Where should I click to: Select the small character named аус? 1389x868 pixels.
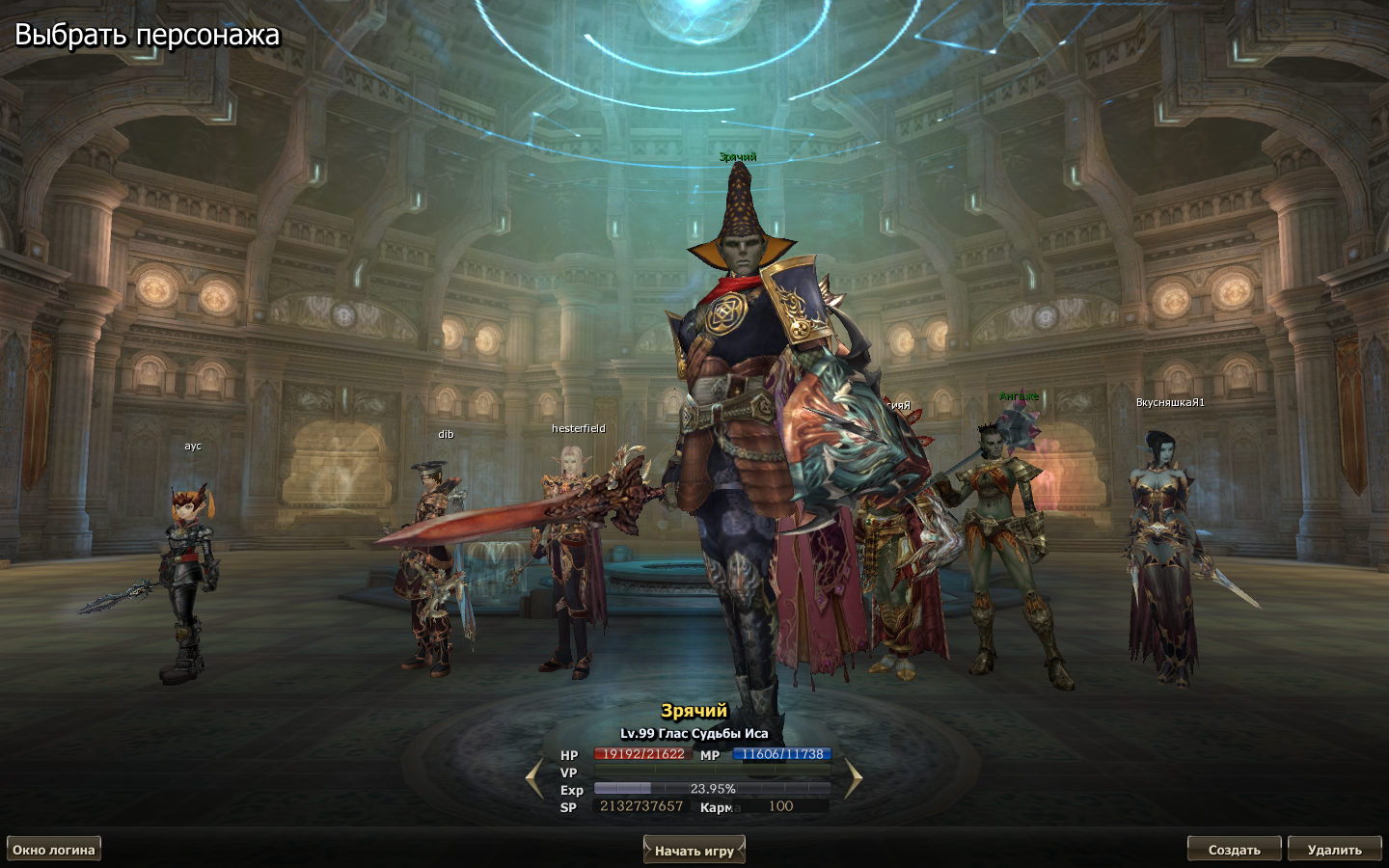(x=188, y=579)
